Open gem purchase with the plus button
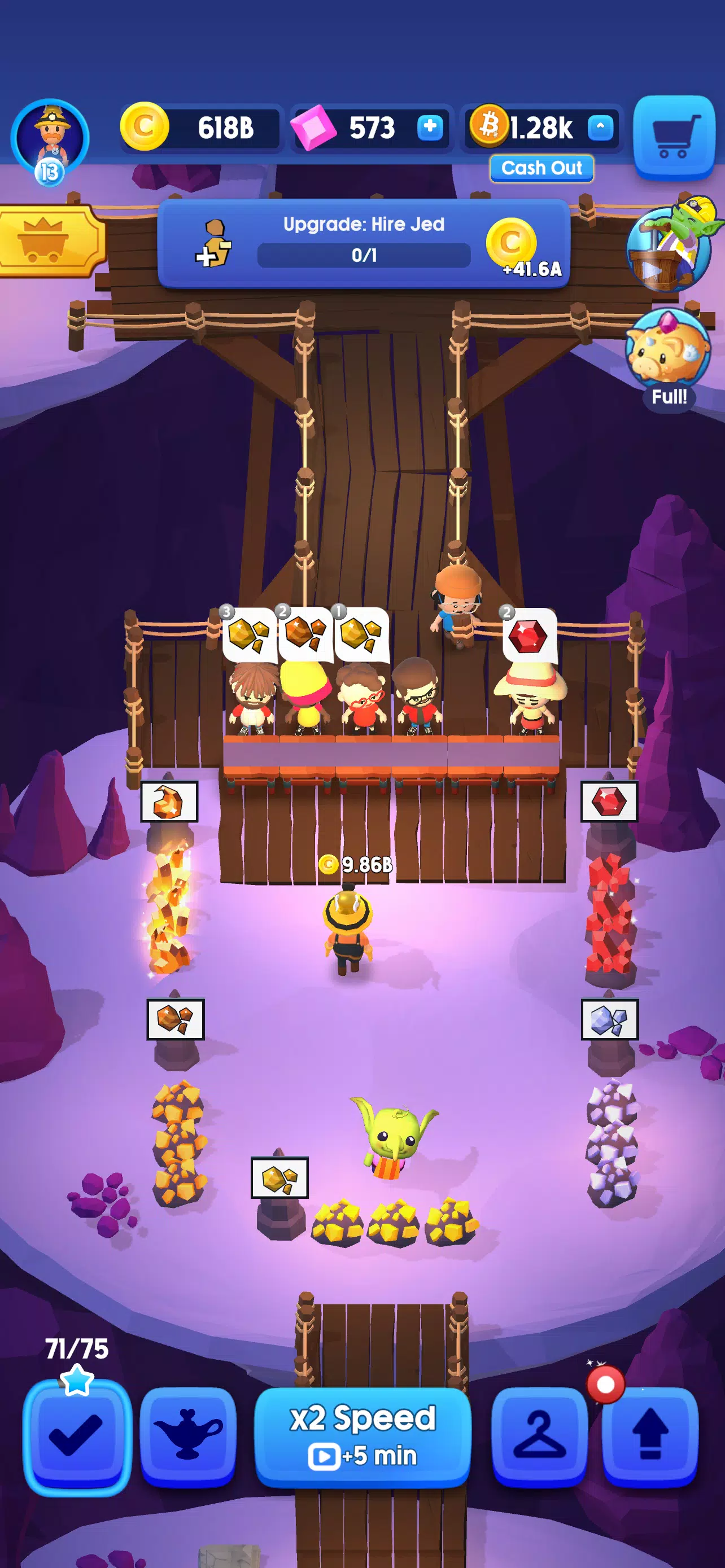The height and width of the screenshot is (1568, 725). pos(430,129)
